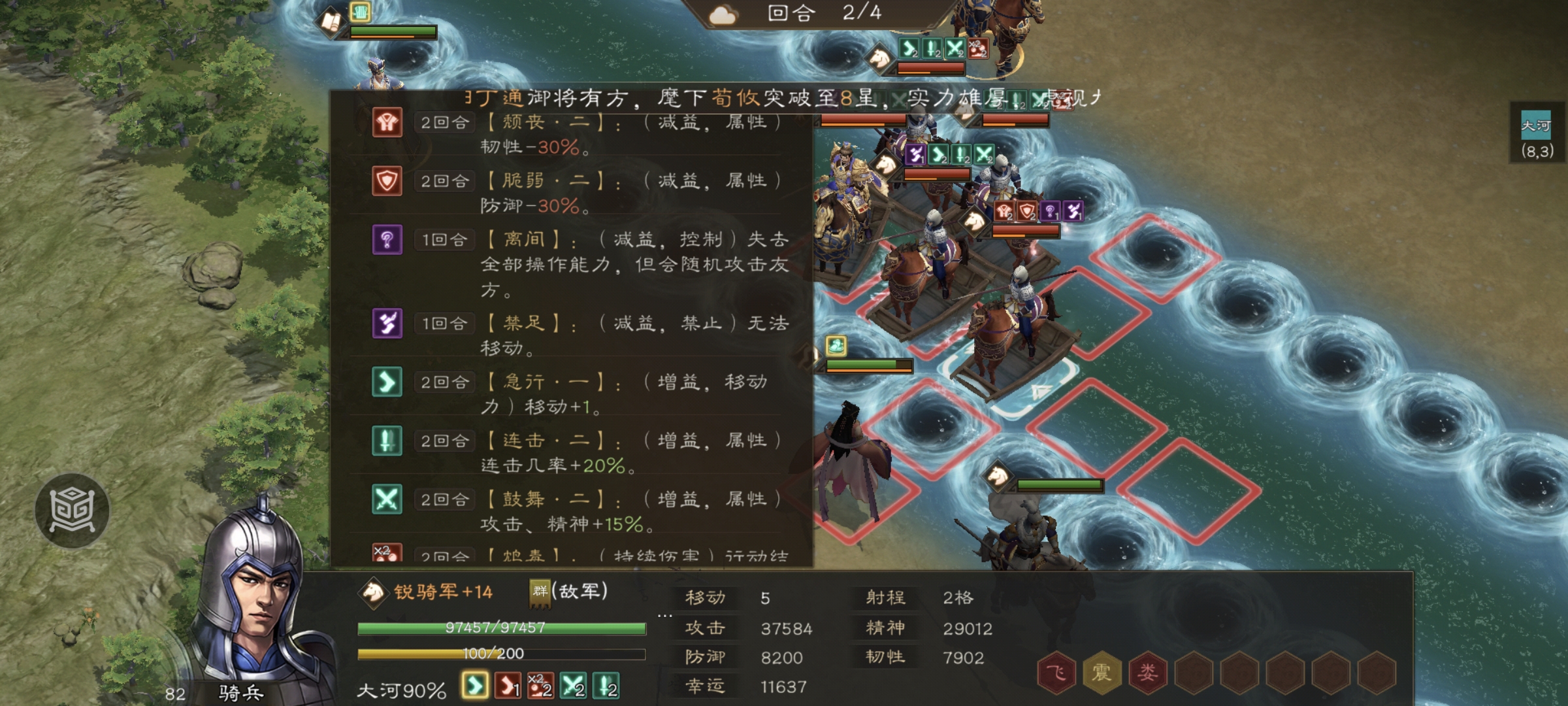
Task: Click the 禁足 movement-ban debuff icon
Action: tap(387, 322)
